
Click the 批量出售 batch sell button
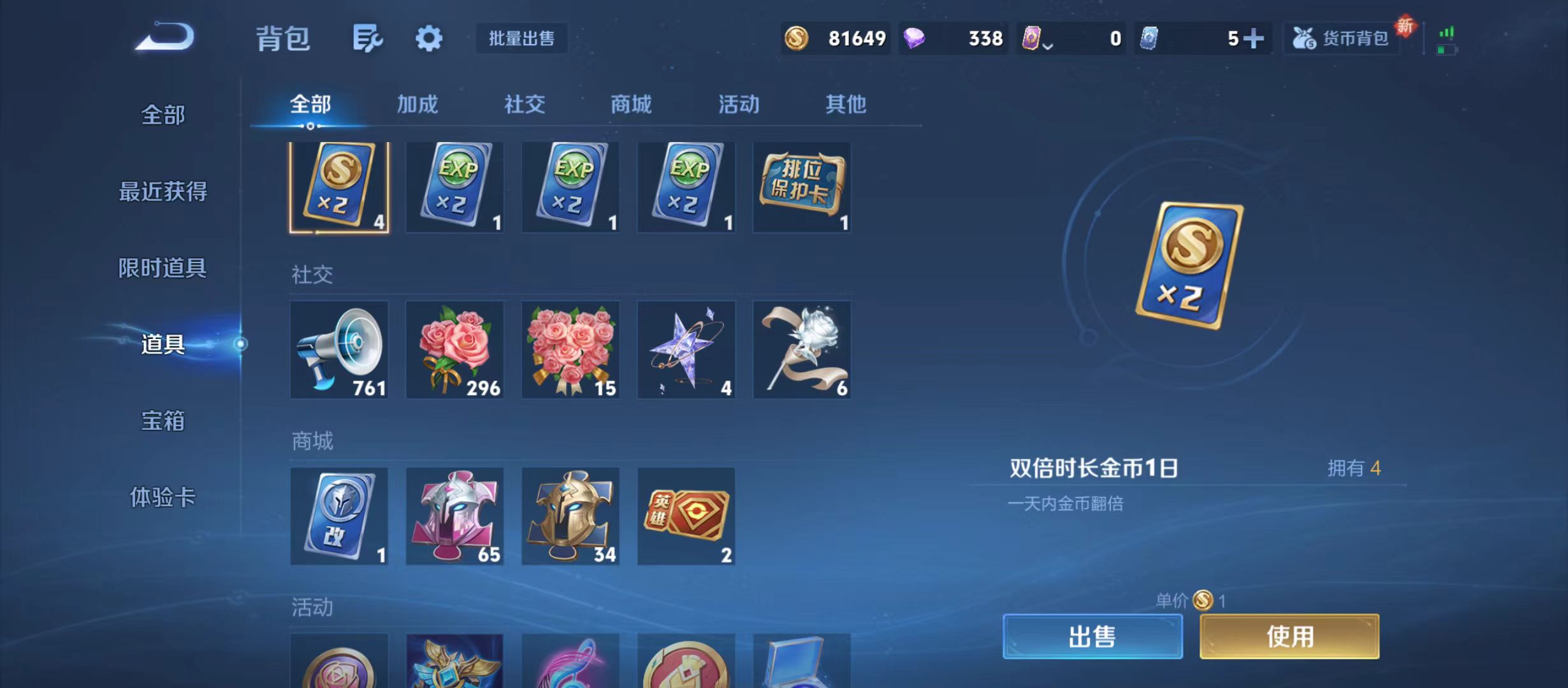coord(521,38)
